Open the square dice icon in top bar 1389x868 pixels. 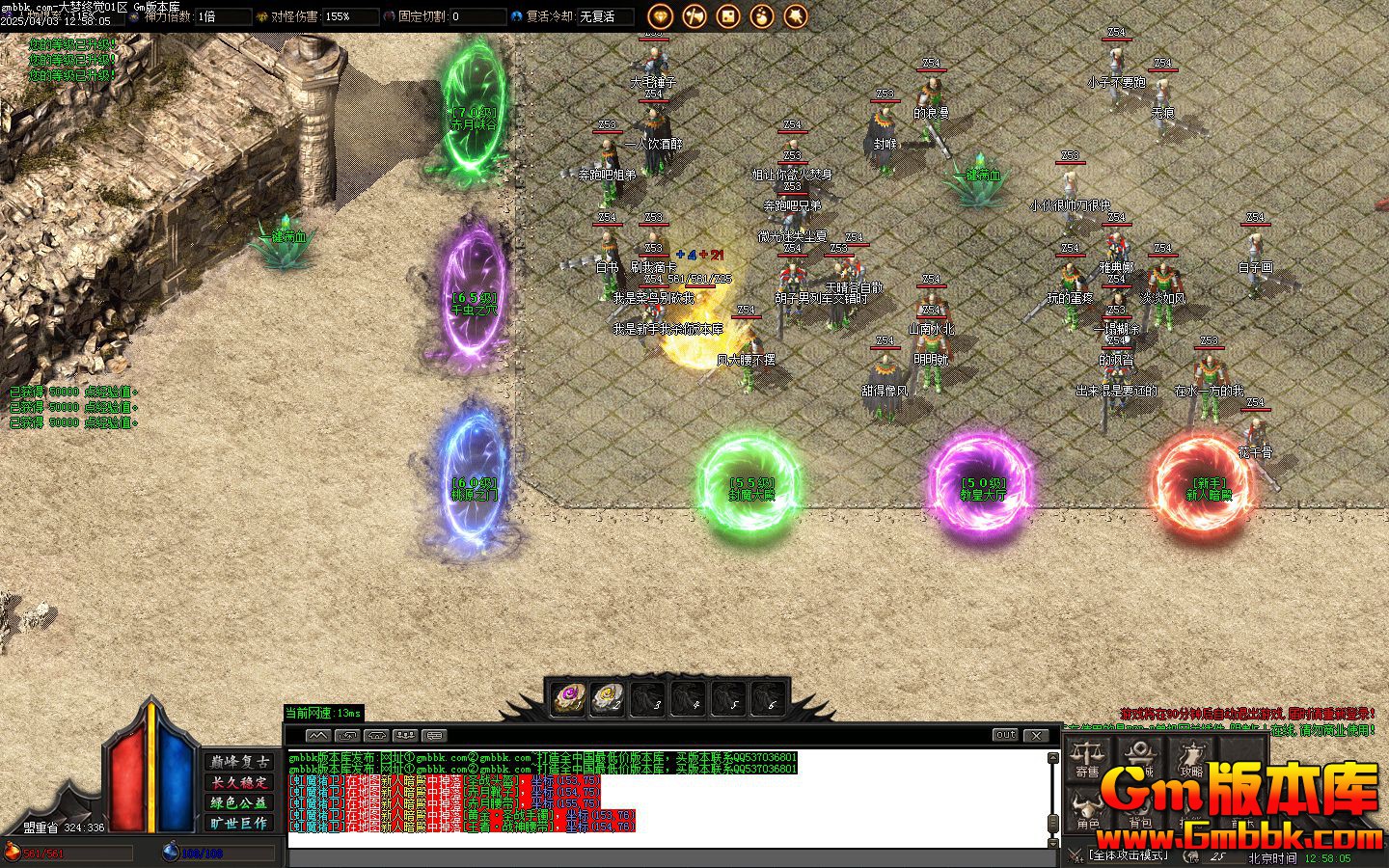[x=728, y=15]
